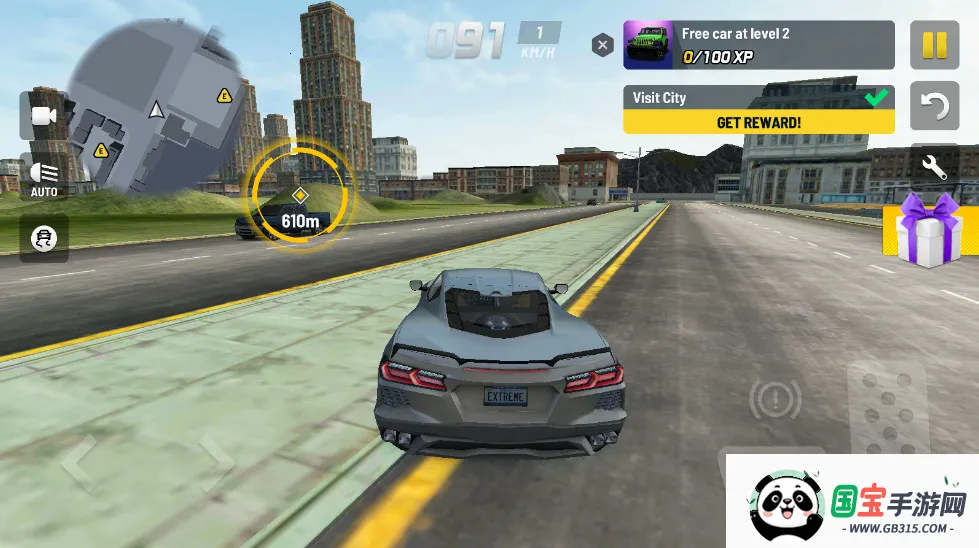
Task: Reset the car with the undo arrow
Action: point(934,107)
